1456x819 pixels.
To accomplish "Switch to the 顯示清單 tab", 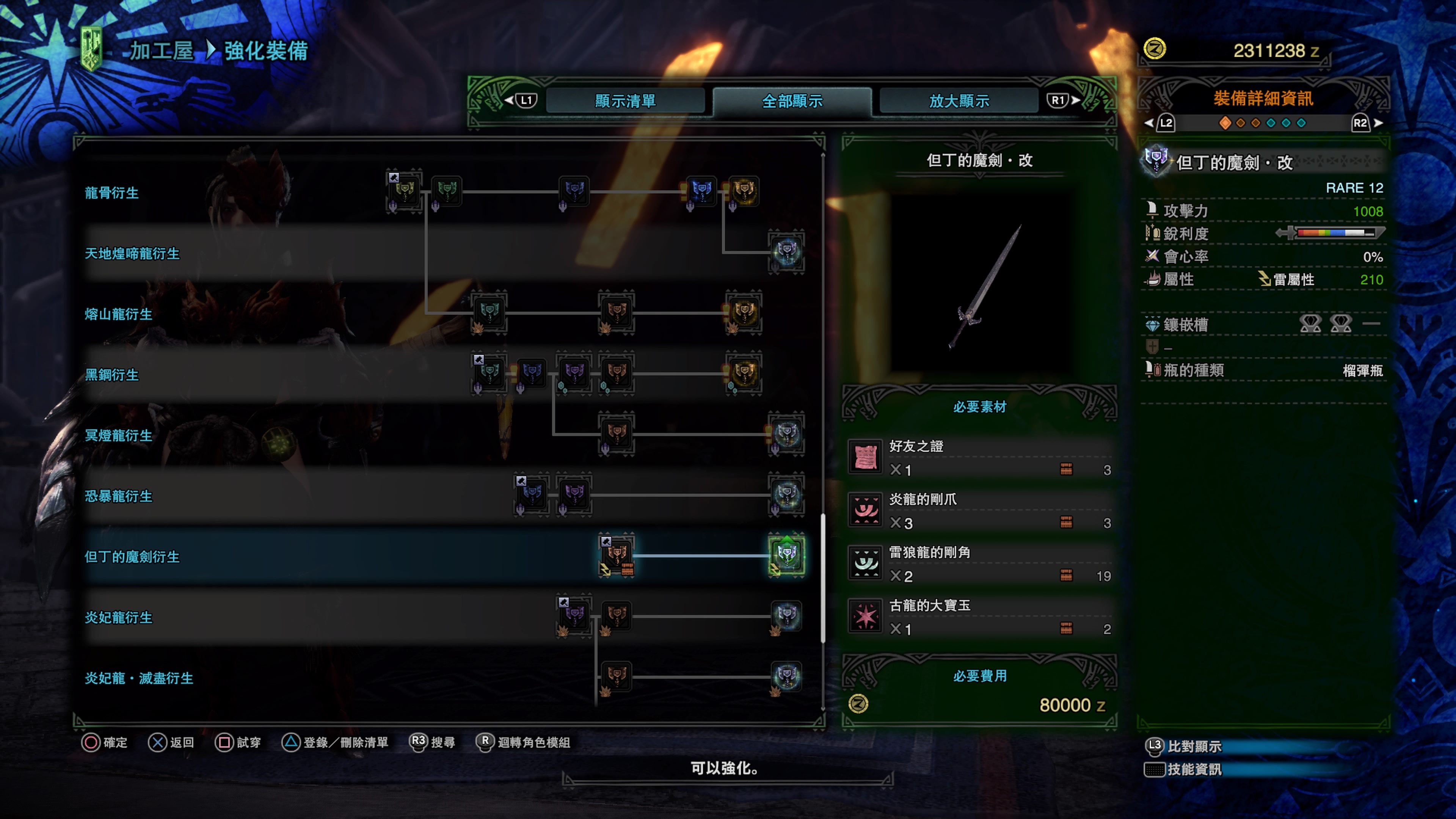I will tap(625, 101).
